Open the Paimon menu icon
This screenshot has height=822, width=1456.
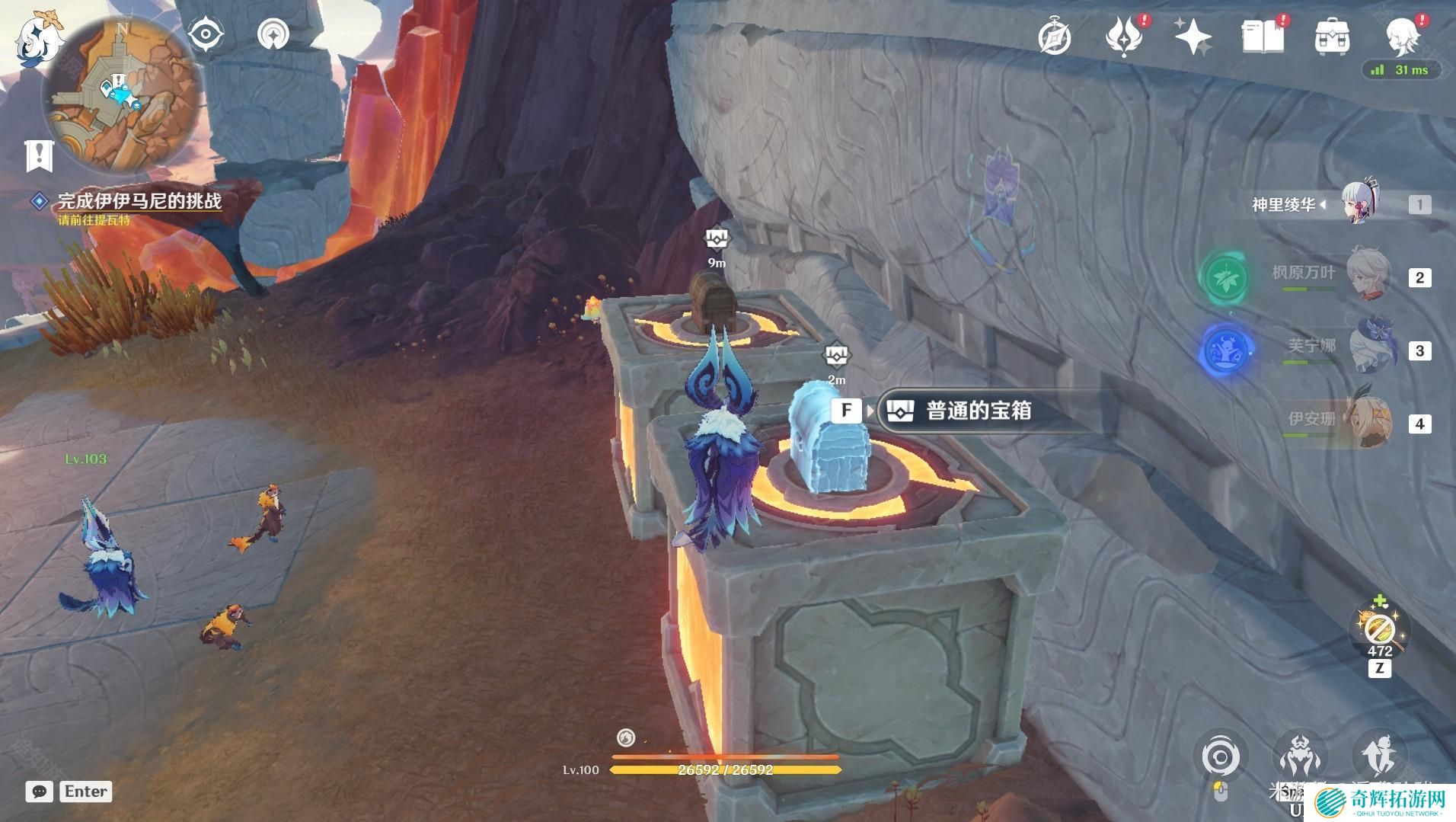[x=38, y=38]
